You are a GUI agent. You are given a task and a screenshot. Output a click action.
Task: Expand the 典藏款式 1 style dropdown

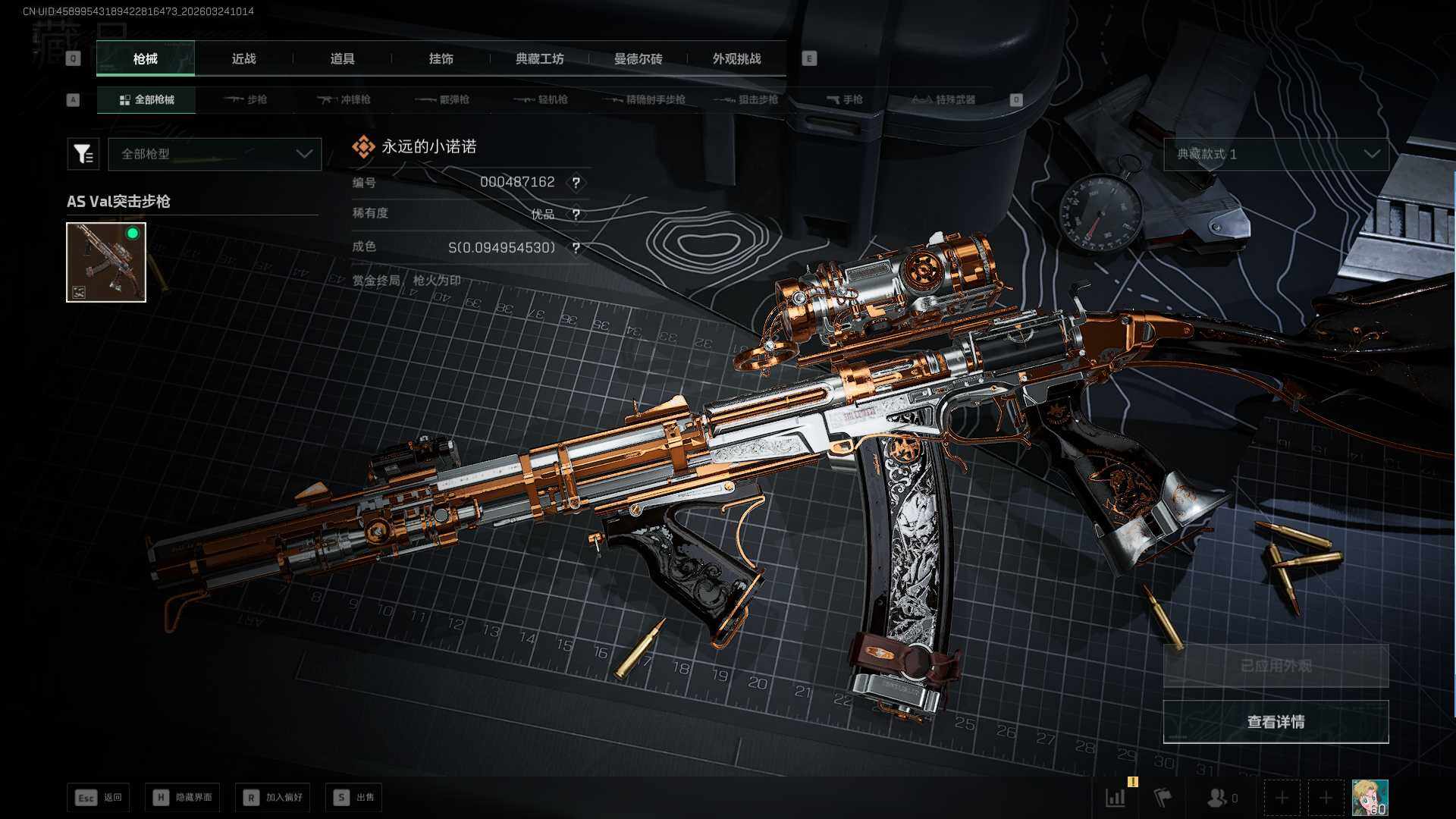[1276, 154]
